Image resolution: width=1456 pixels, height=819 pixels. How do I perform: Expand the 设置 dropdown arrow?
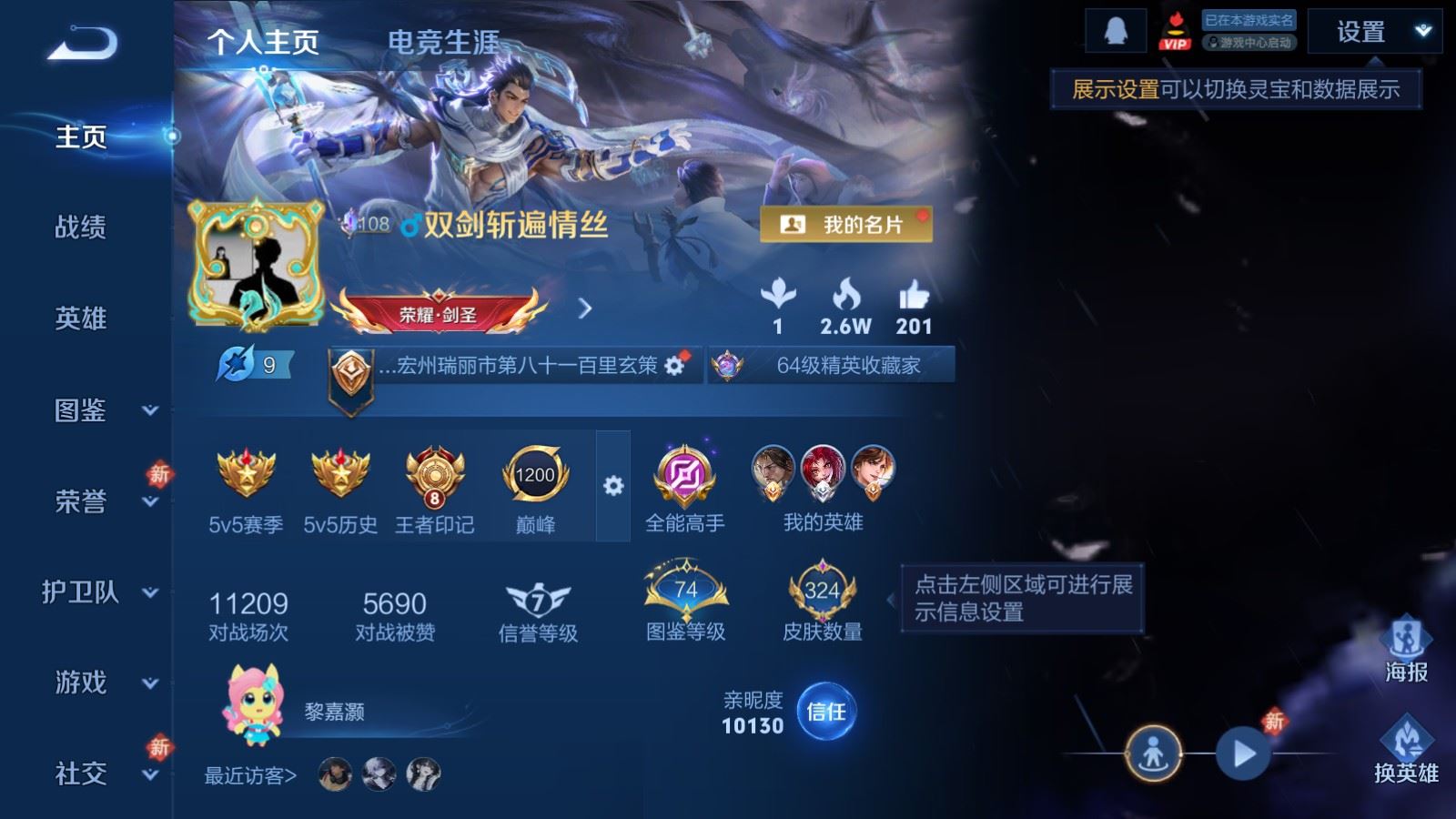point(1423,32)
